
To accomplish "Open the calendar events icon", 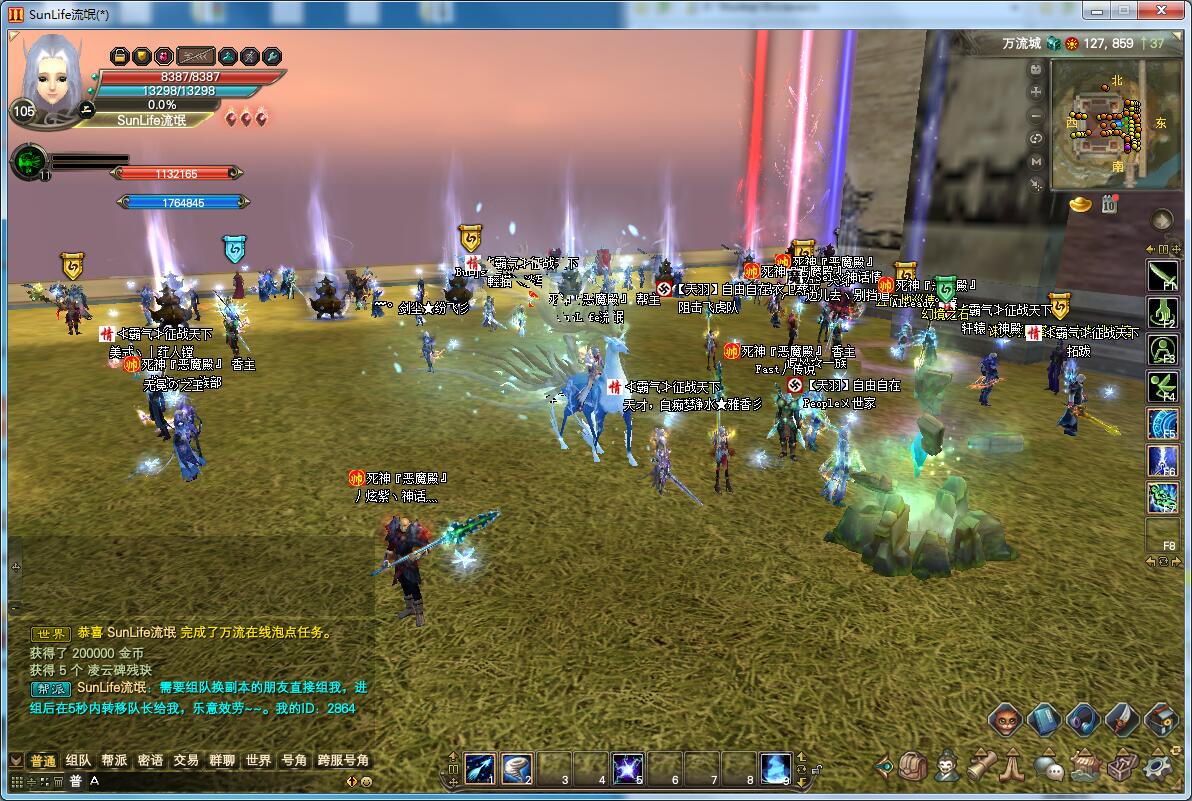I will click(1109, 204).
